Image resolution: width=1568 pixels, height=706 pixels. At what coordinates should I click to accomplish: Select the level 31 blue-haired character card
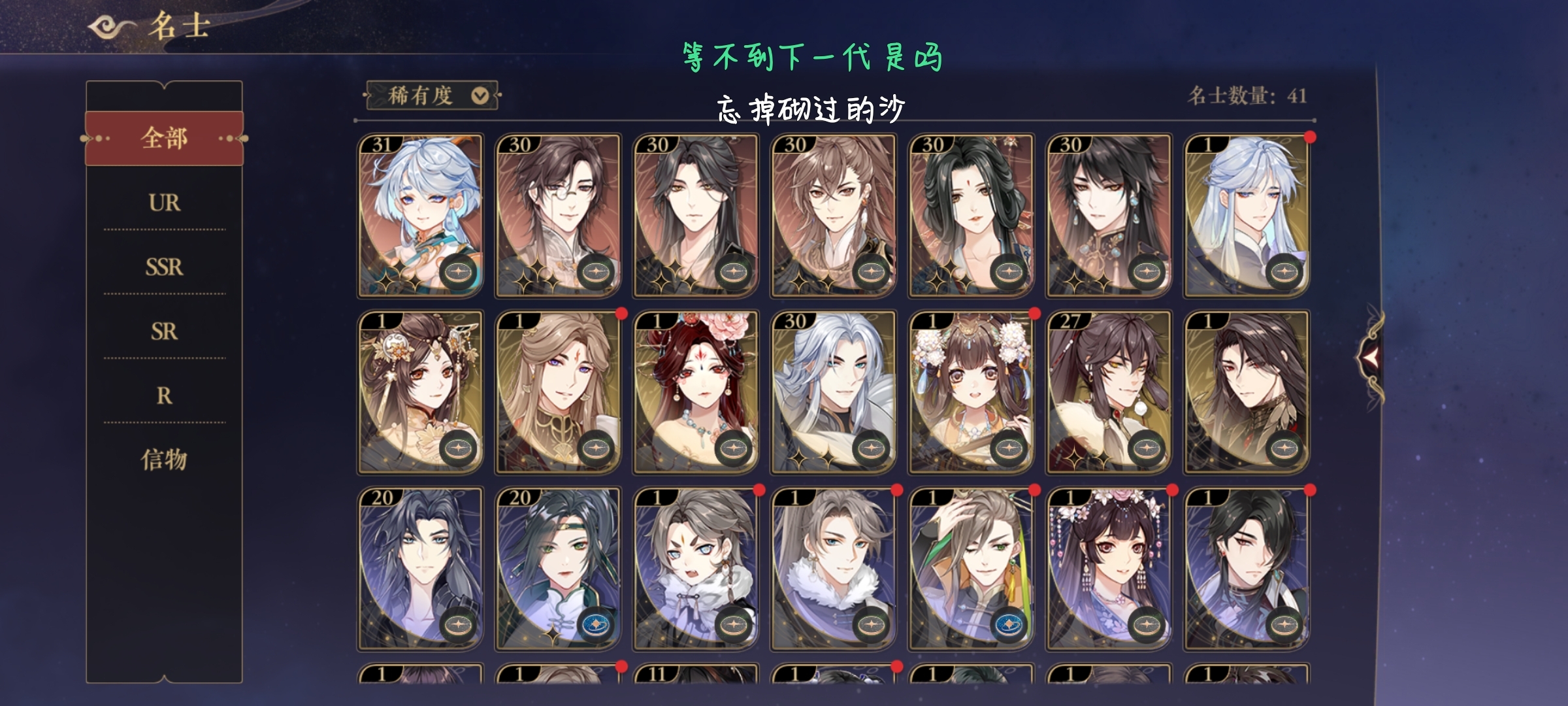click(420, 216)
